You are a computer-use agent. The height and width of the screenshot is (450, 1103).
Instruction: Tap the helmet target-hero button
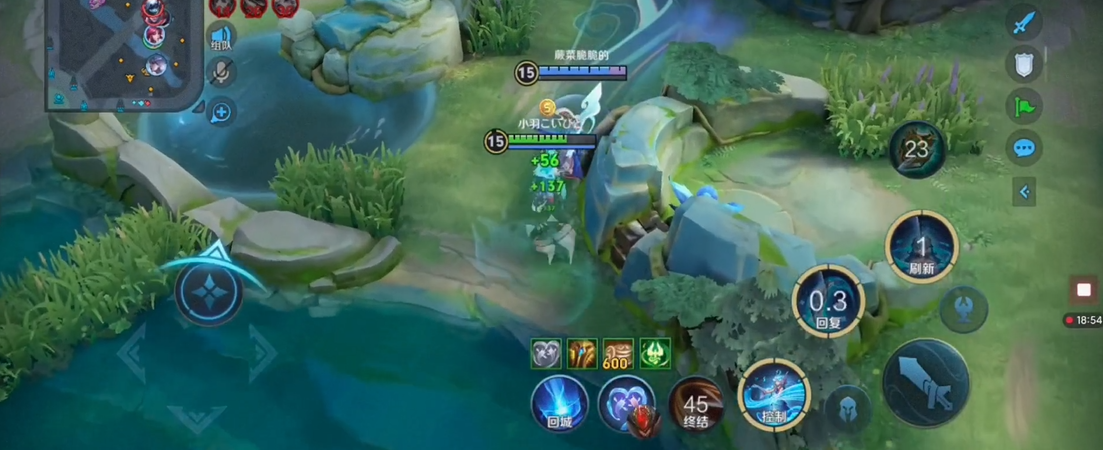point(846,408)
